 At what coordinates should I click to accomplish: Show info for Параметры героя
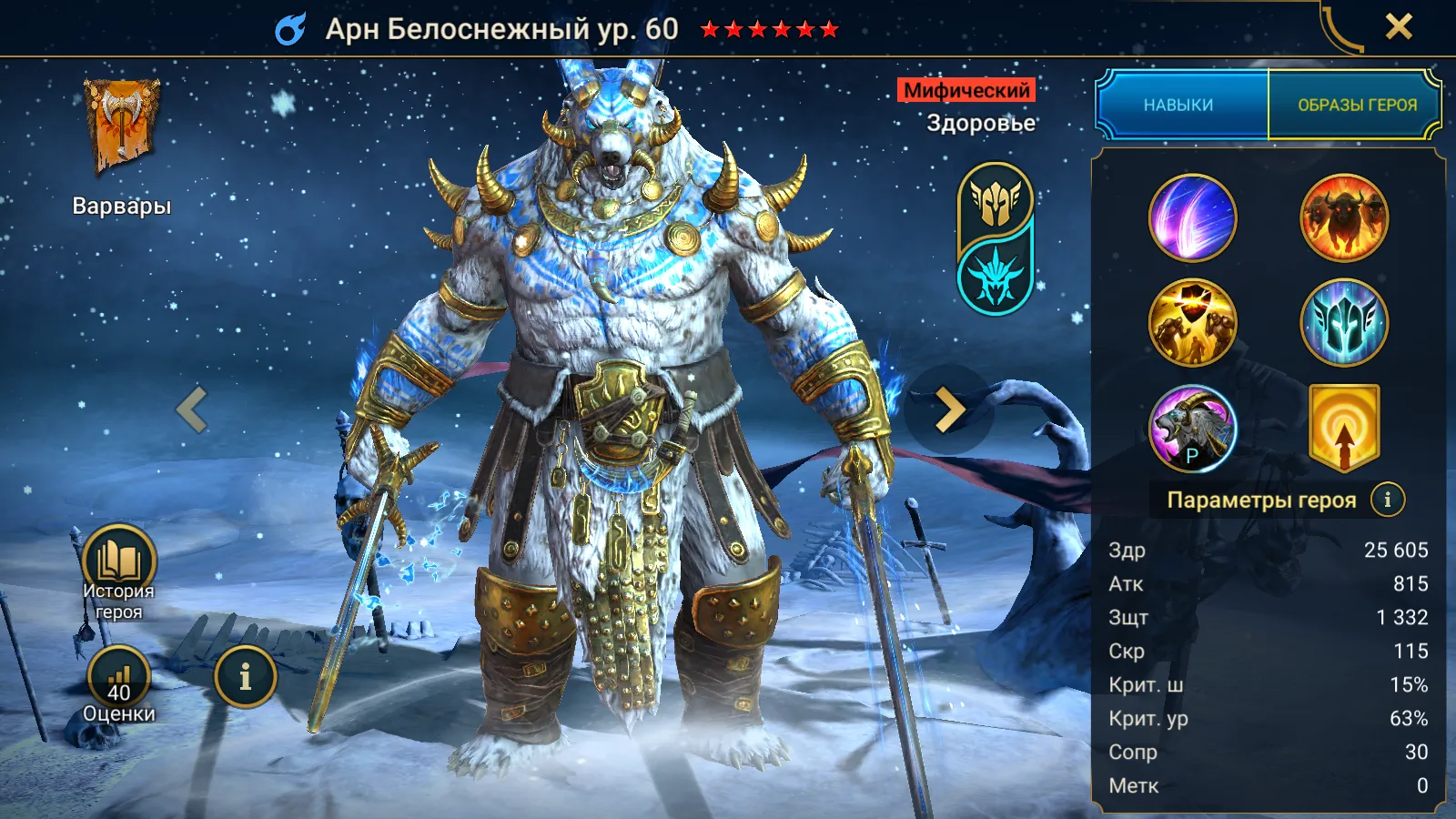pyautogui.click(x=1387, y=499)
